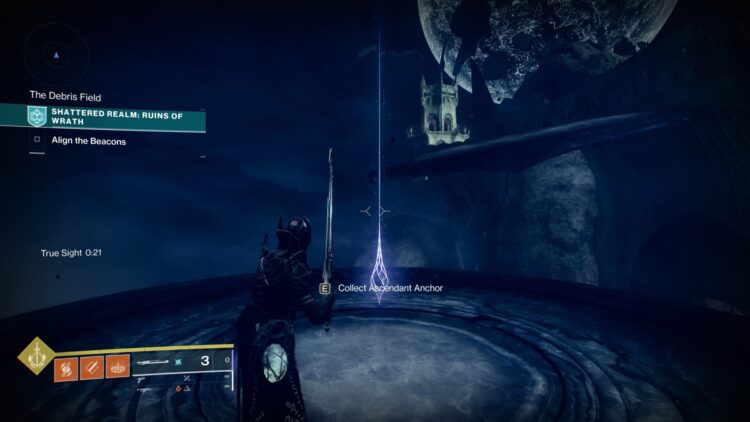Use the orange grenade ability icon
This screenshot has height=422, width=750.
(65, 367)
